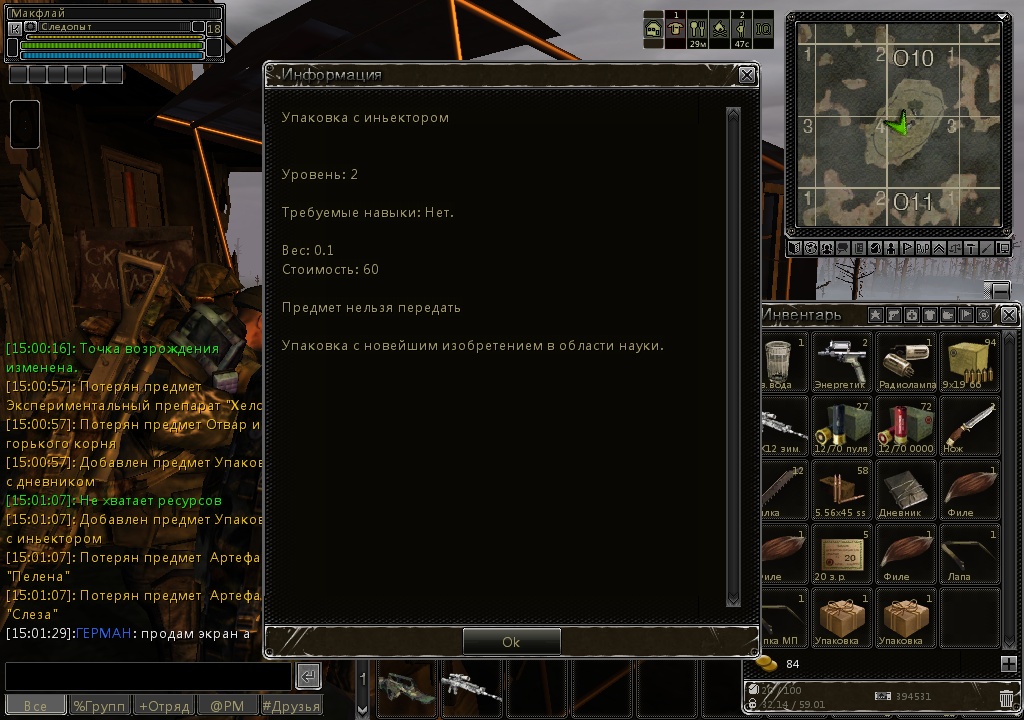The width and height of the screenshot is (1024, 720).
Task: Focus the chat message input box
Action: (148, 676)
